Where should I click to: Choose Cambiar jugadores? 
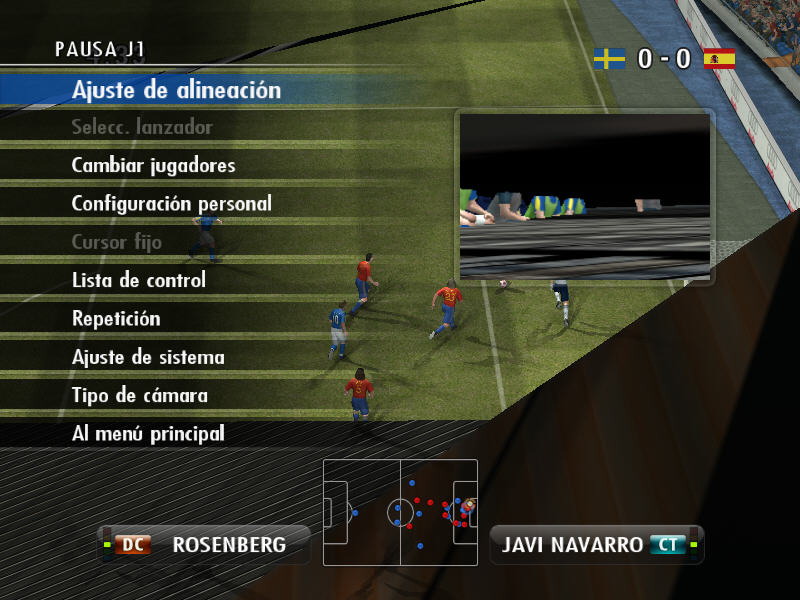153,165
